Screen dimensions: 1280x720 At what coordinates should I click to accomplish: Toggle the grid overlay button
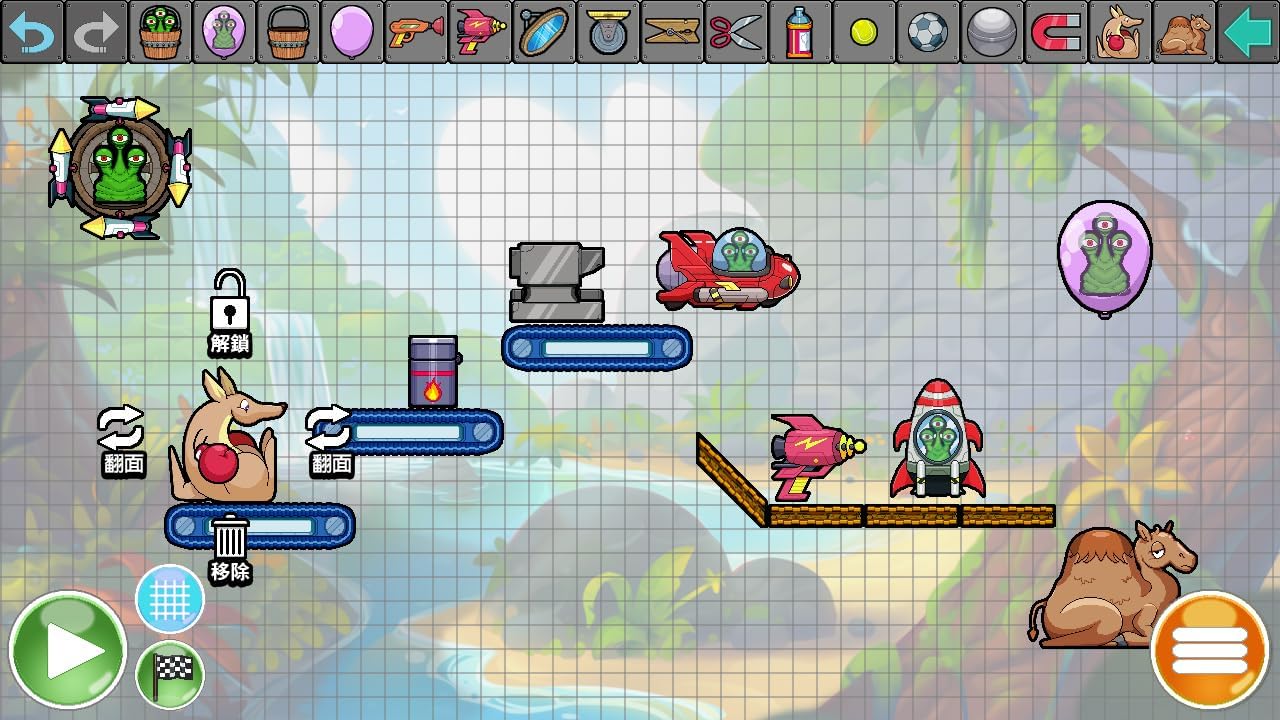tap(168, 599)
